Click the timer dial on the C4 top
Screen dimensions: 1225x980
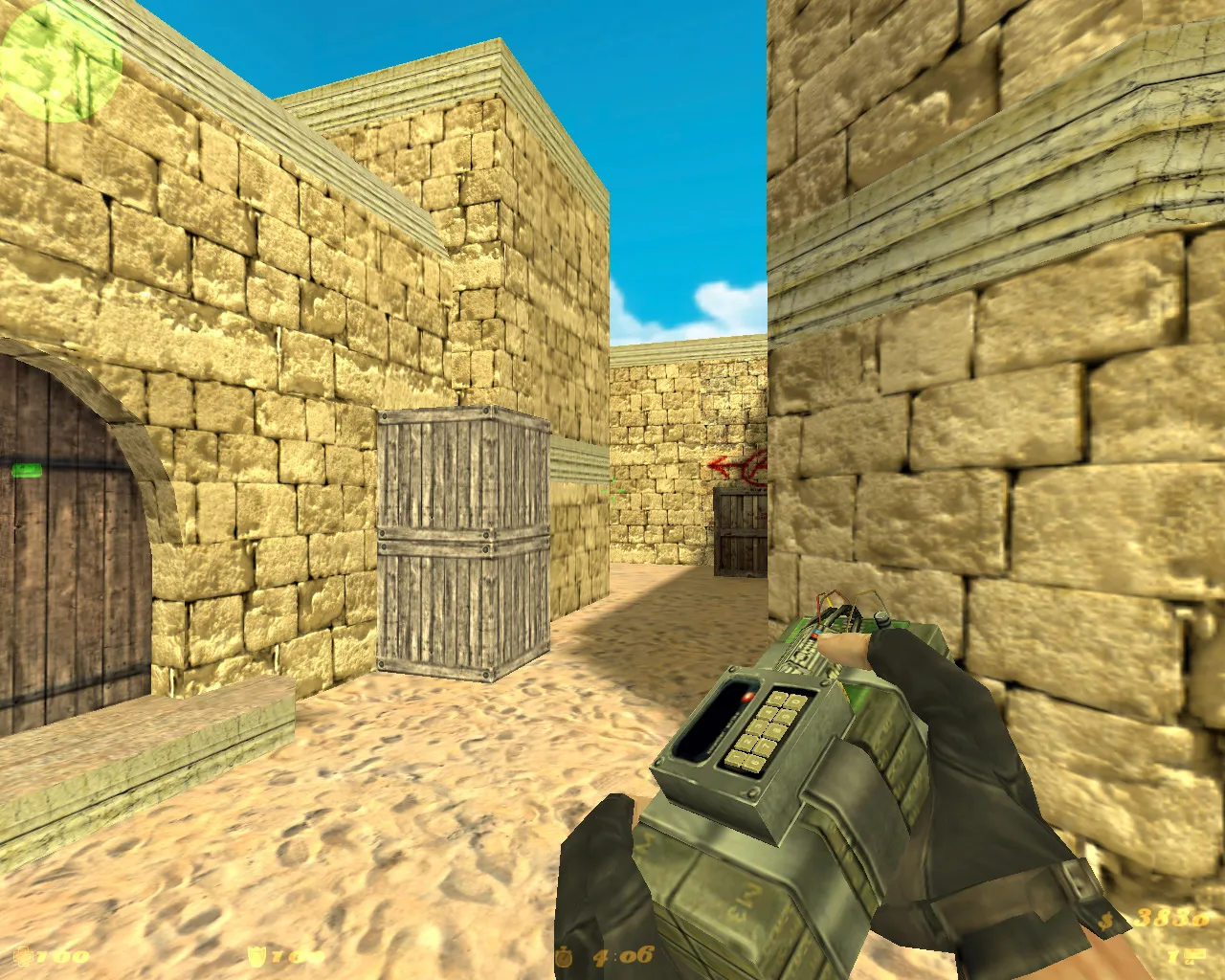coord(880,619)
